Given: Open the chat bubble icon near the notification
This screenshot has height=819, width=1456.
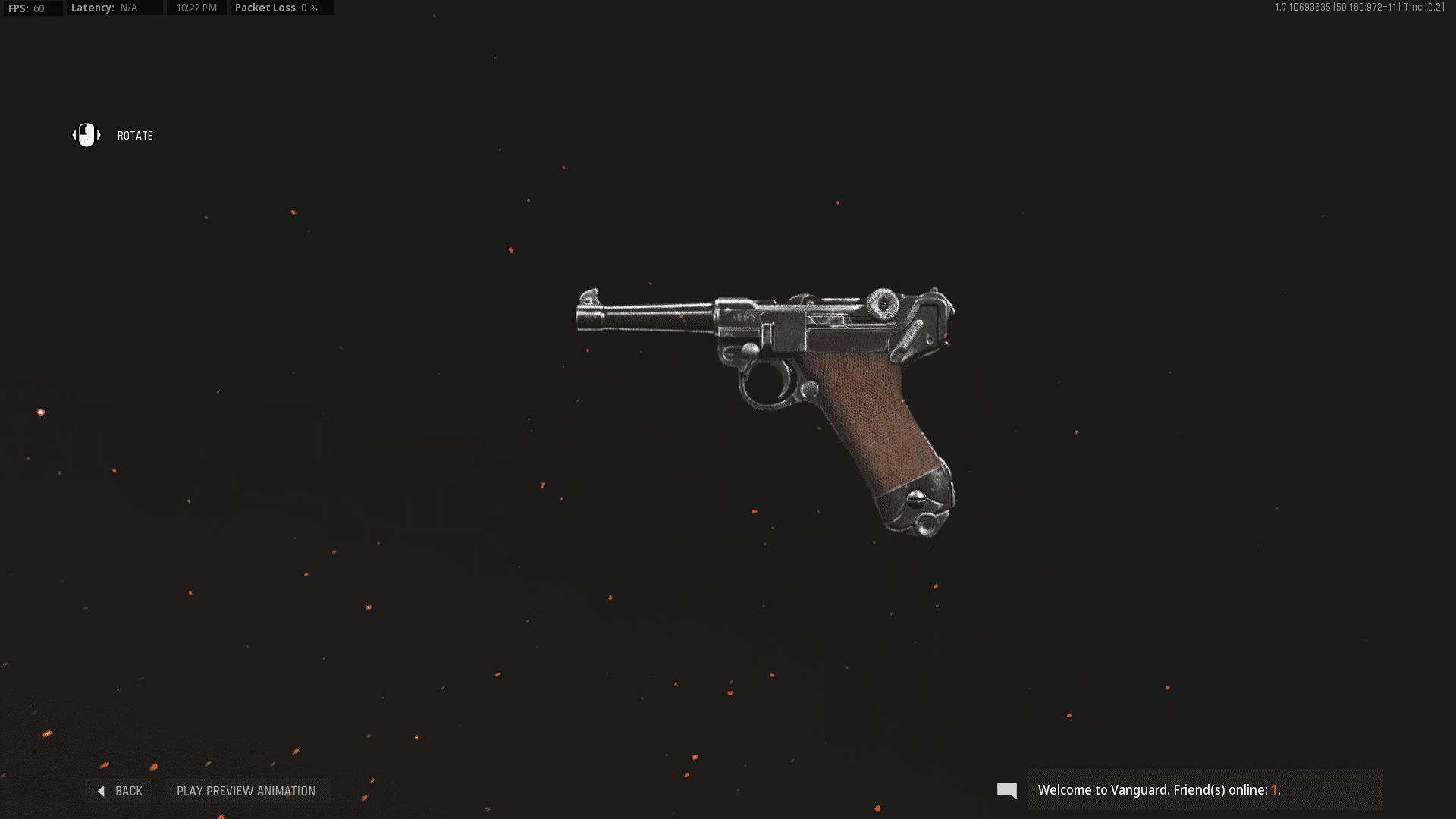Looking at the screenshot, I should [1006, 789].
